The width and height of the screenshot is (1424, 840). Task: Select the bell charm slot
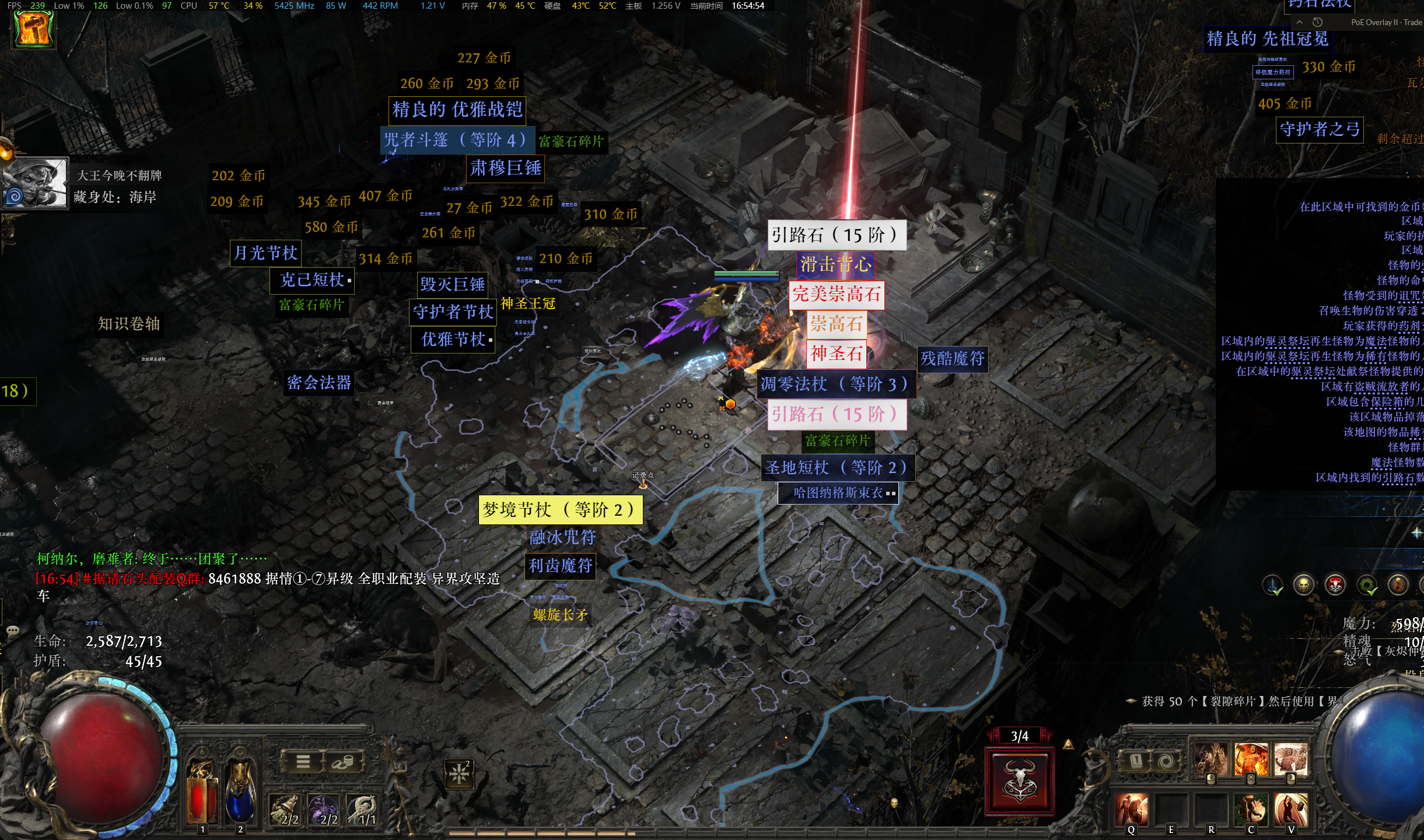pyautogui.click(x=286, y=810)
